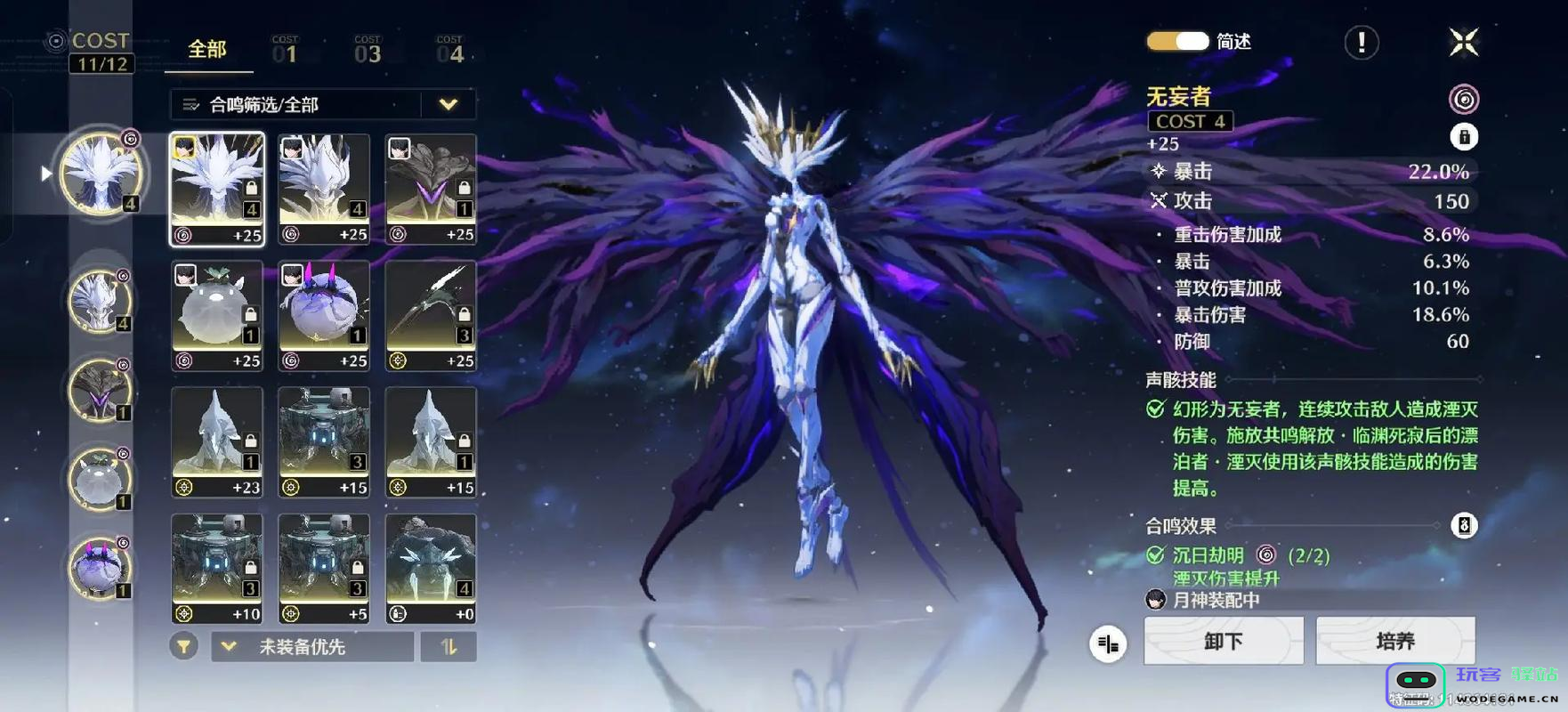Toggle the lock icon beside COST 4
The image size is (1568, 712).
(x=1464, y=136)
